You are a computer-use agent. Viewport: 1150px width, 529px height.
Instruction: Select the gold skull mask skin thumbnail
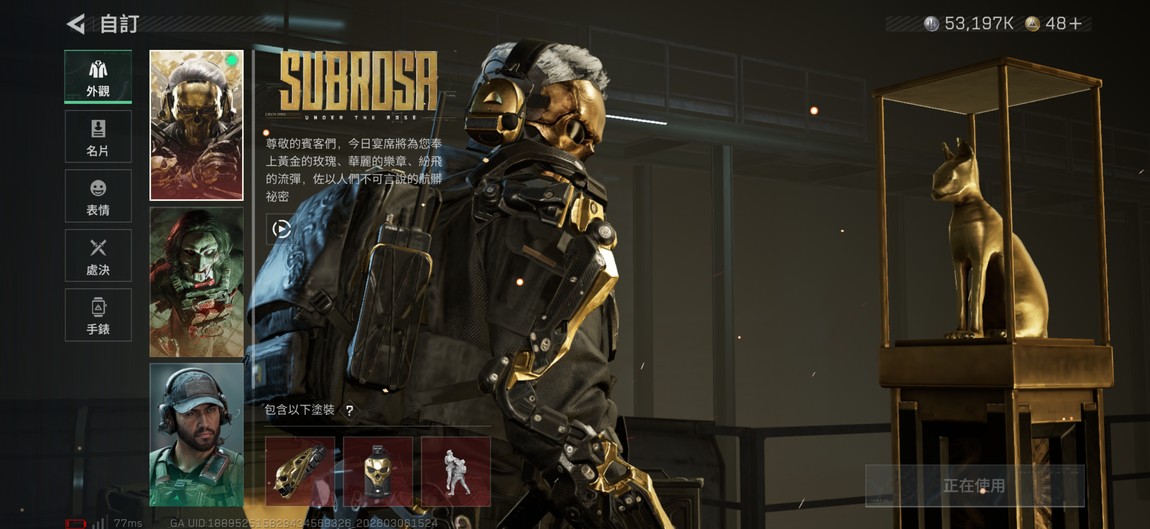point(197,125)
